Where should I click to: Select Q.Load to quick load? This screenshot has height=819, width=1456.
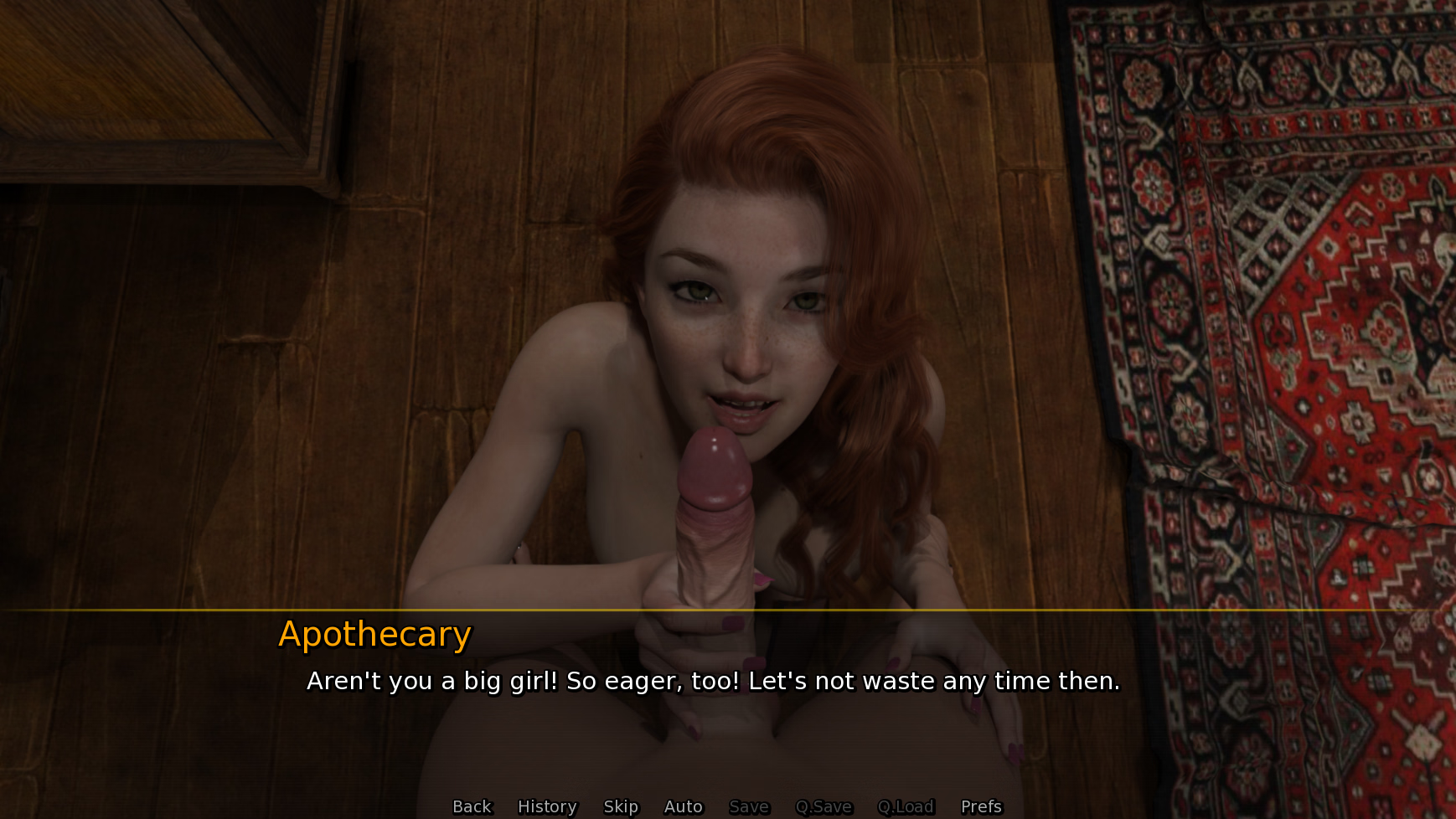click(906, 806)
